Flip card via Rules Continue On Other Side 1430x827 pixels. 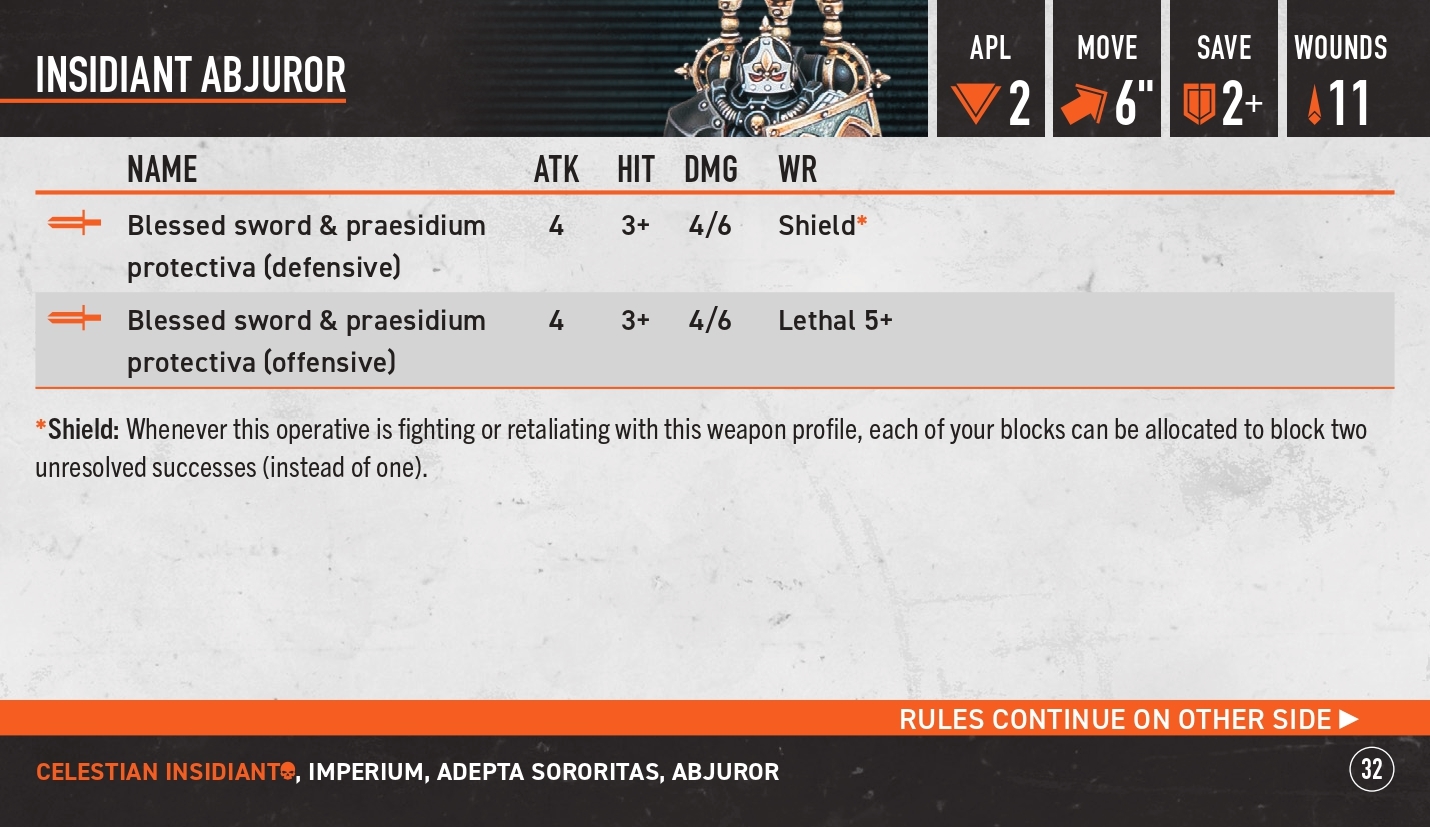pos(1128,719)
